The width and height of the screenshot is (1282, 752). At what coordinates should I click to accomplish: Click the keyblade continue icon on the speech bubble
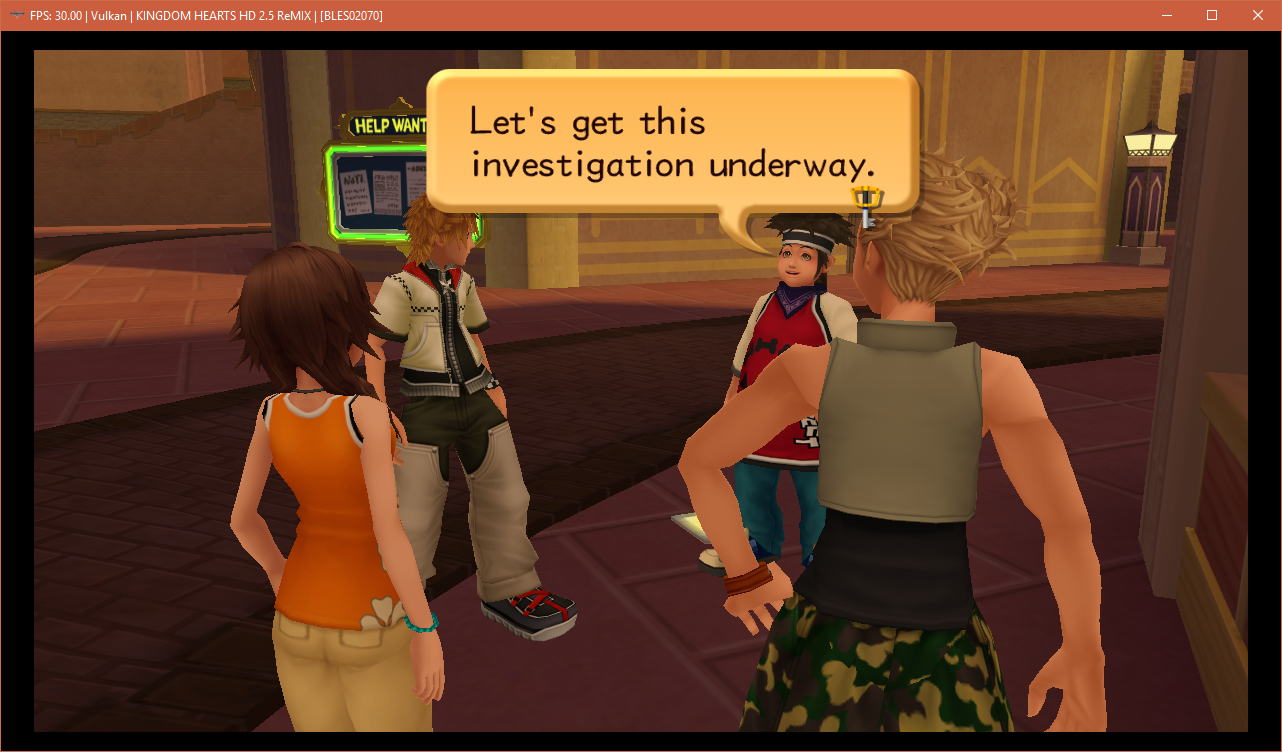coord(867,205)
